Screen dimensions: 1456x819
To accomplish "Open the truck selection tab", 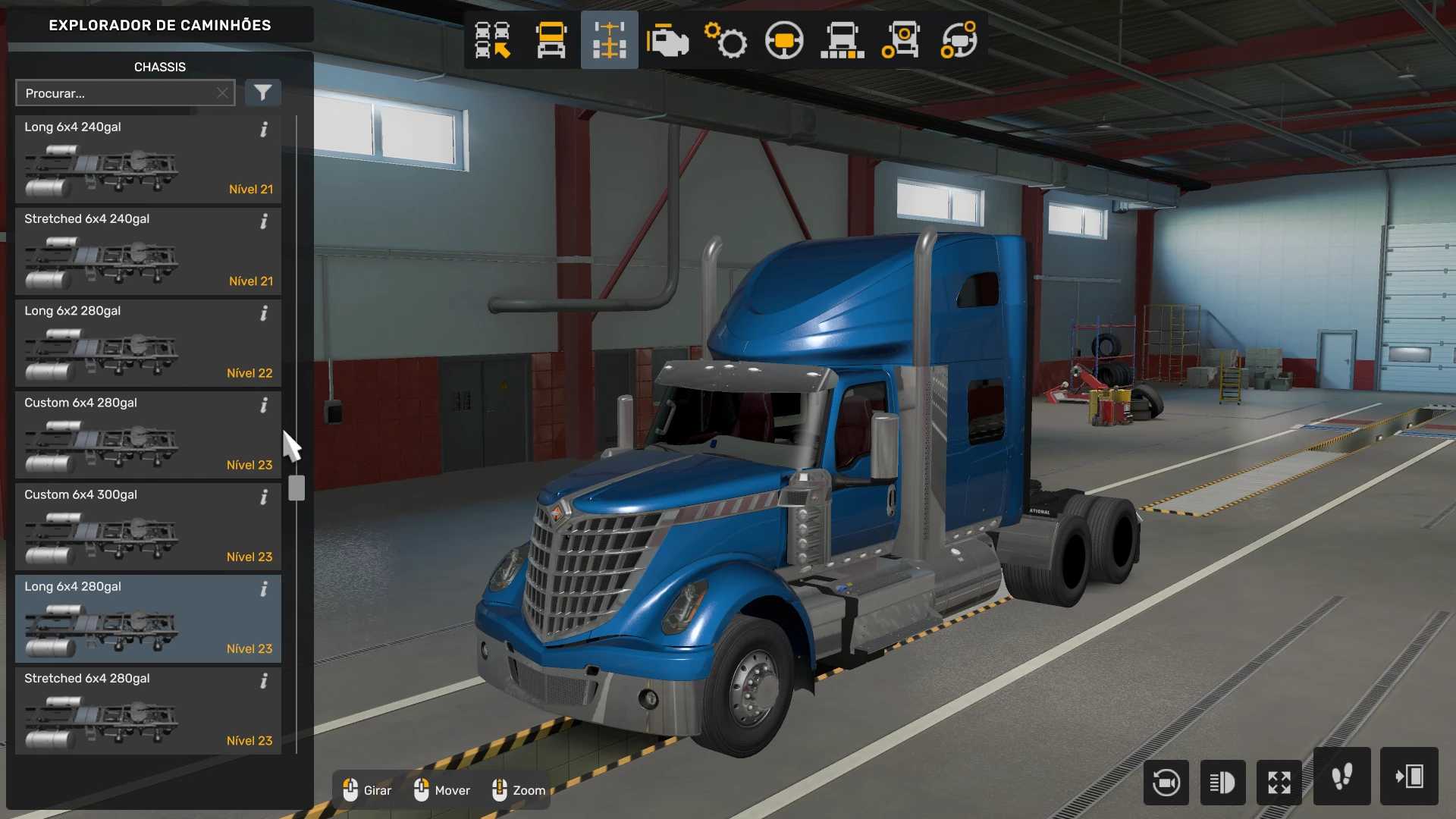I will [493, 40].
